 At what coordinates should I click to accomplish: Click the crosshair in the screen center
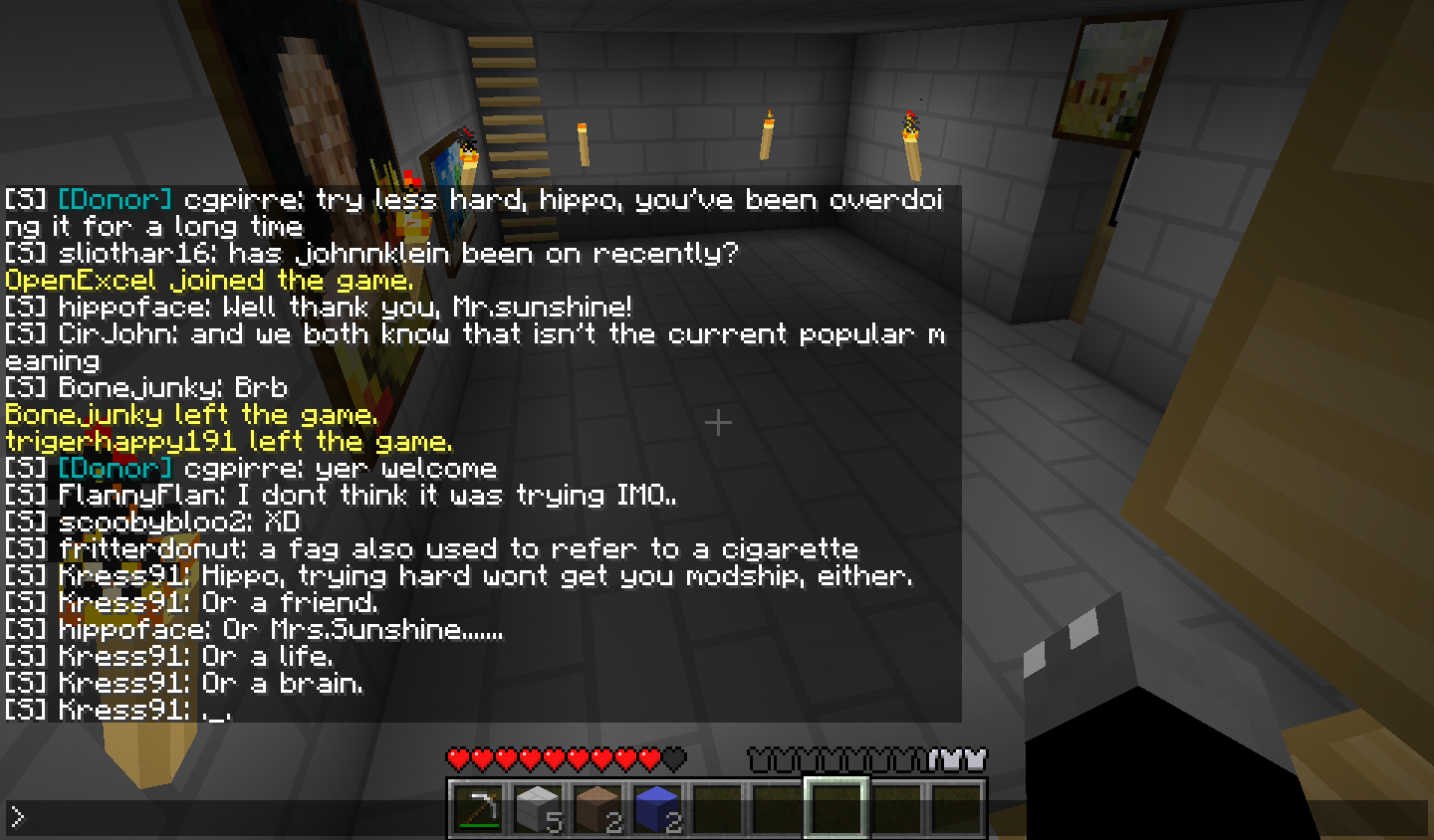[717, 423]
